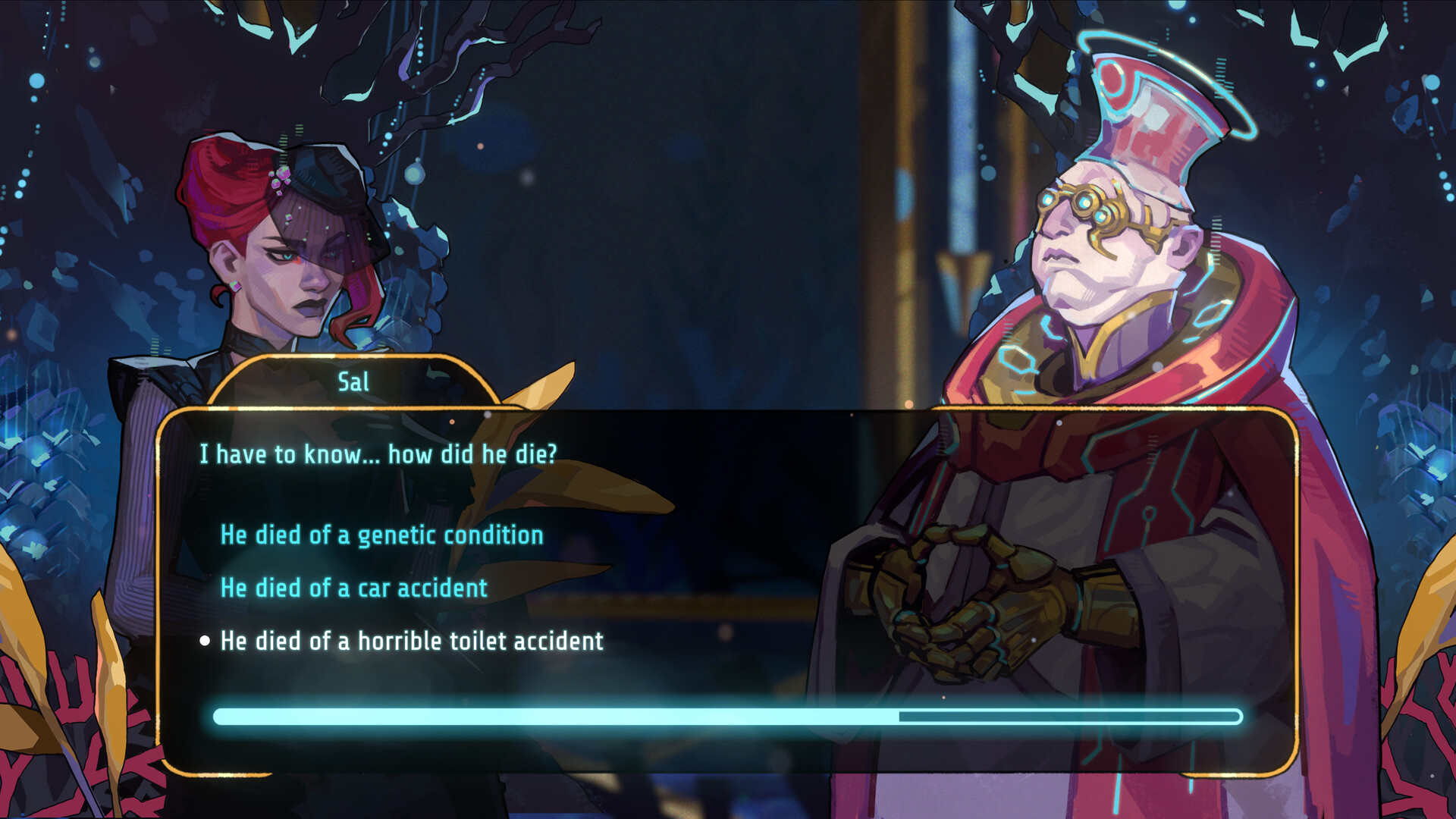Screen dimensions: 1456x819
Task: Pick the horrible toilet accident answer
Action: (x=412, y=642)
